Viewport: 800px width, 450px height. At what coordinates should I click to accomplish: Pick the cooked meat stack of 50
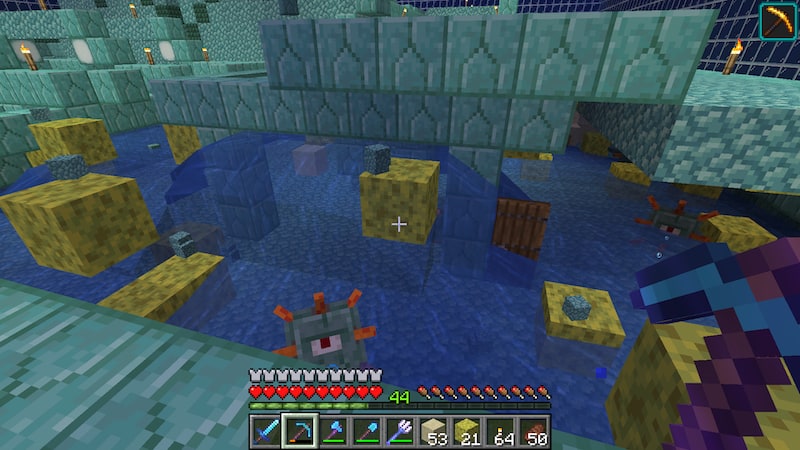click(534, 431)
